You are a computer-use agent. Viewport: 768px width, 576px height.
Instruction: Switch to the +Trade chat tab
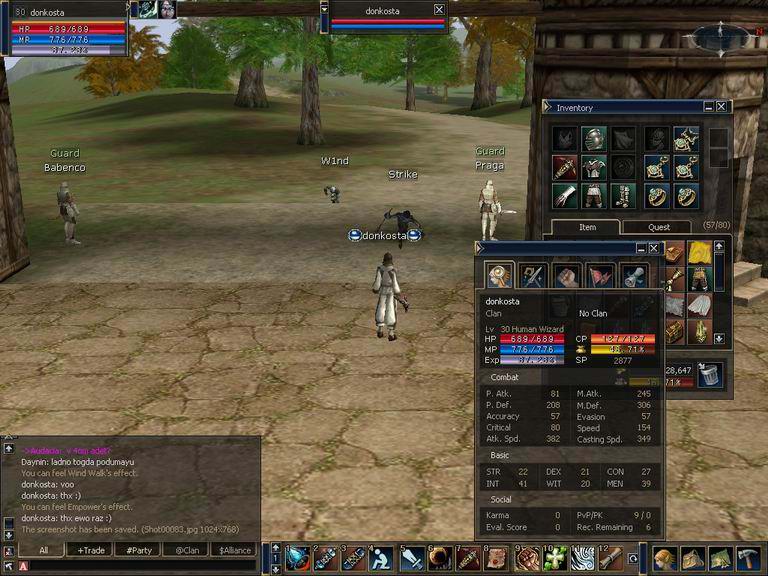91,550
